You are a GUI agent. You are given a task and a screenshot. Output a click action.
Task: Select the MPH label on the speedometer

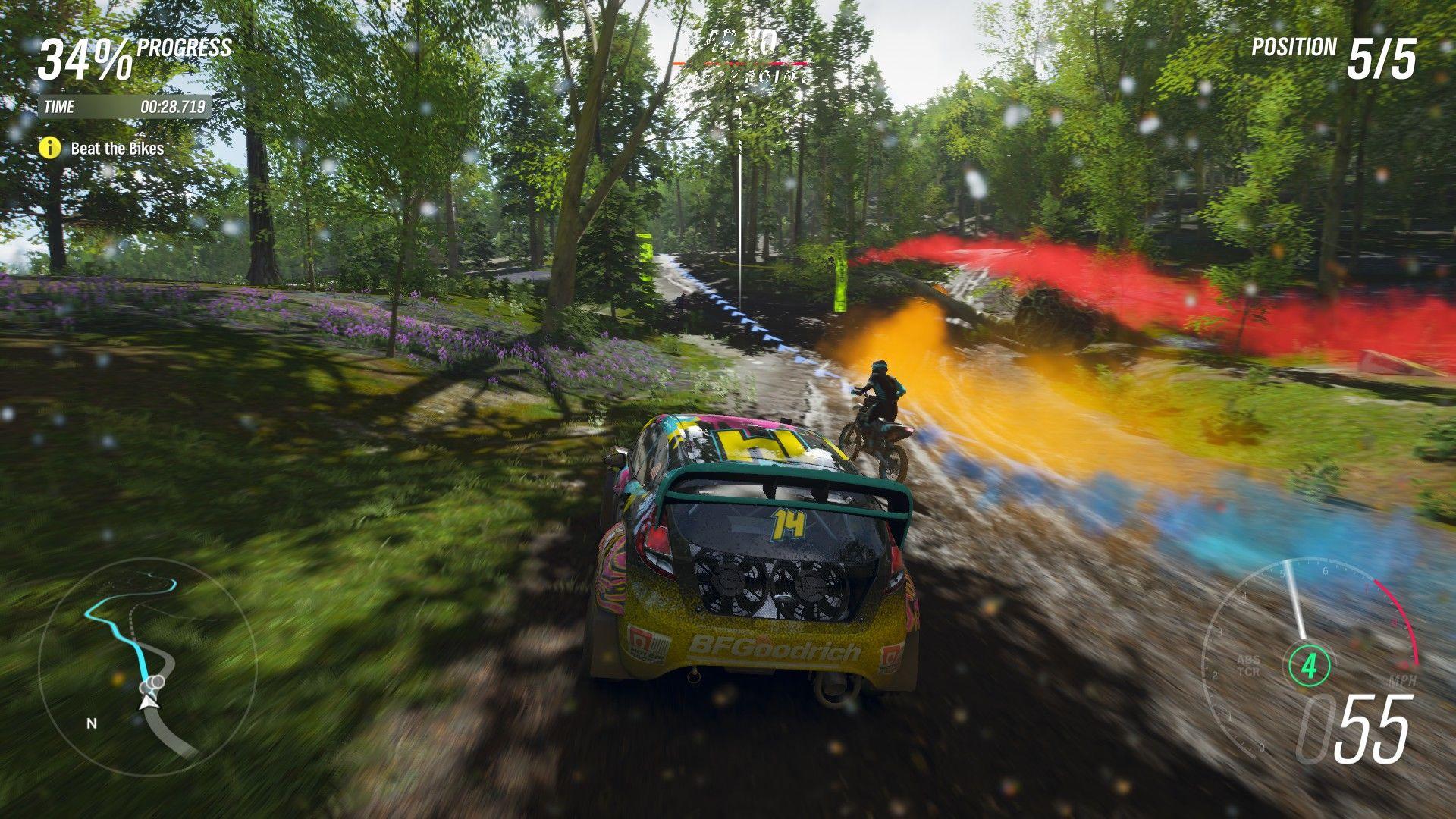(x=1403, y=679)
